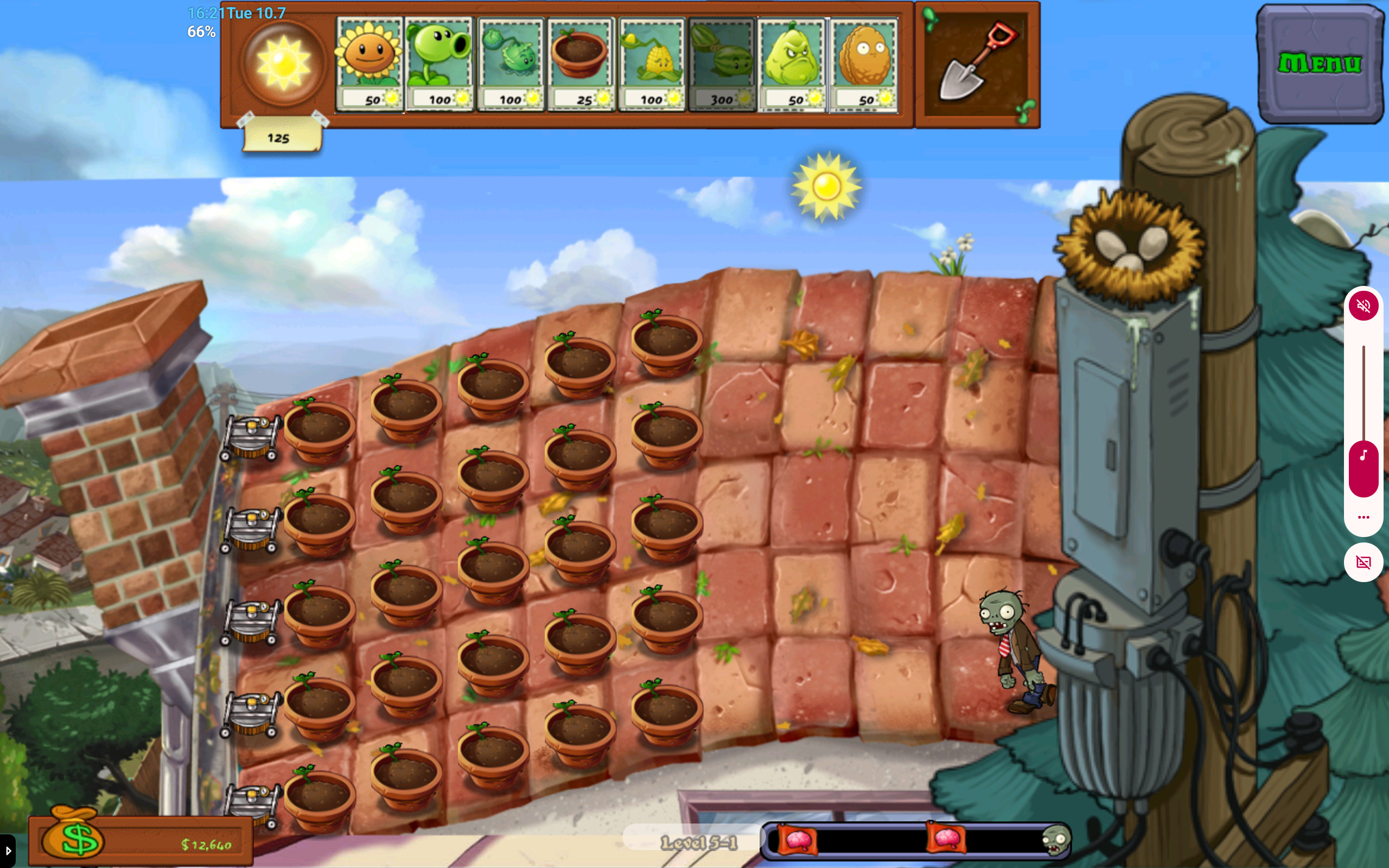Screen dimensions: 1389x868
Task: Select the Sunflower seed packet
Action: pos(369,63)
